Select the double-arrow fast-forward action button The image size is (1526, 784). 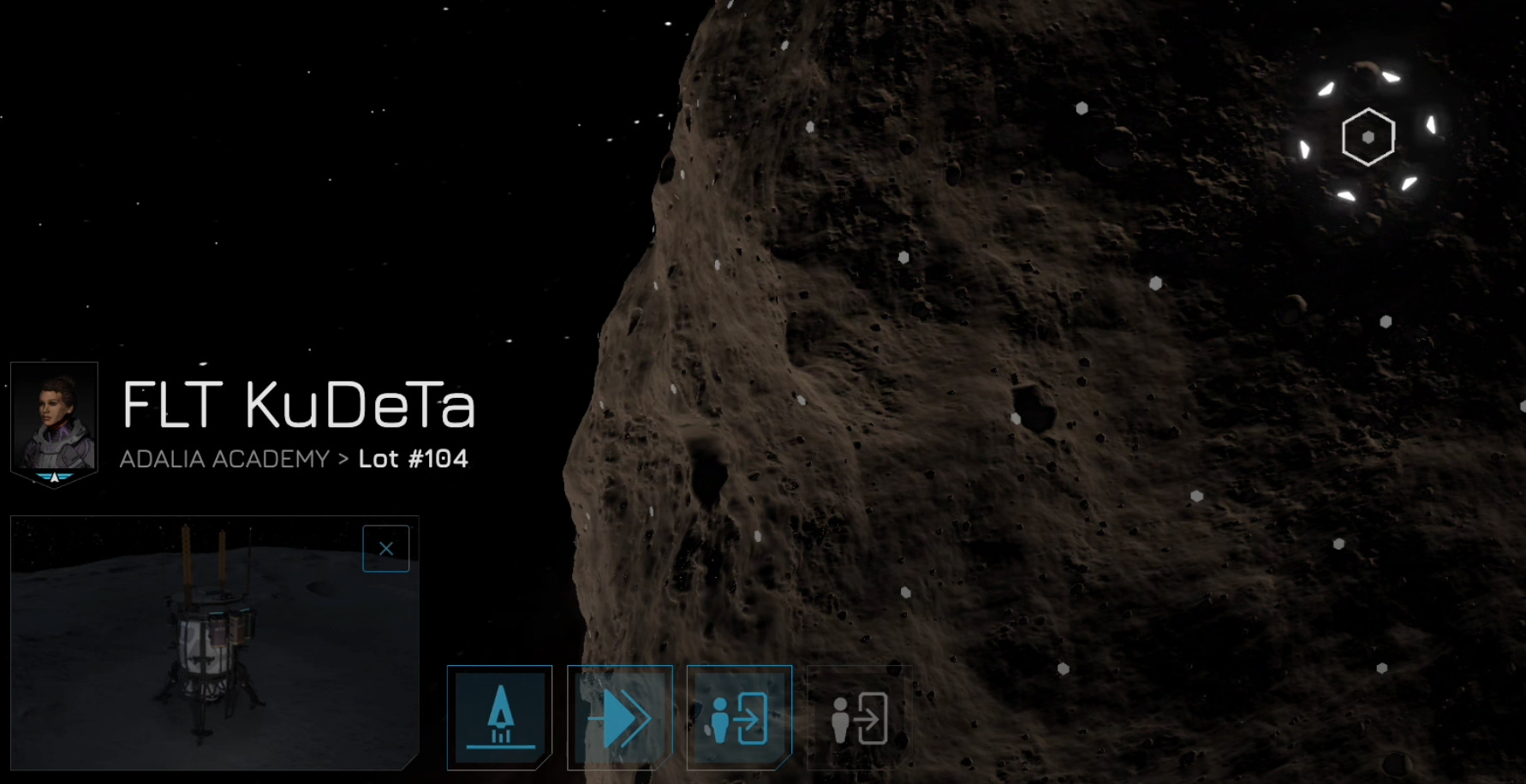[620, 717]
